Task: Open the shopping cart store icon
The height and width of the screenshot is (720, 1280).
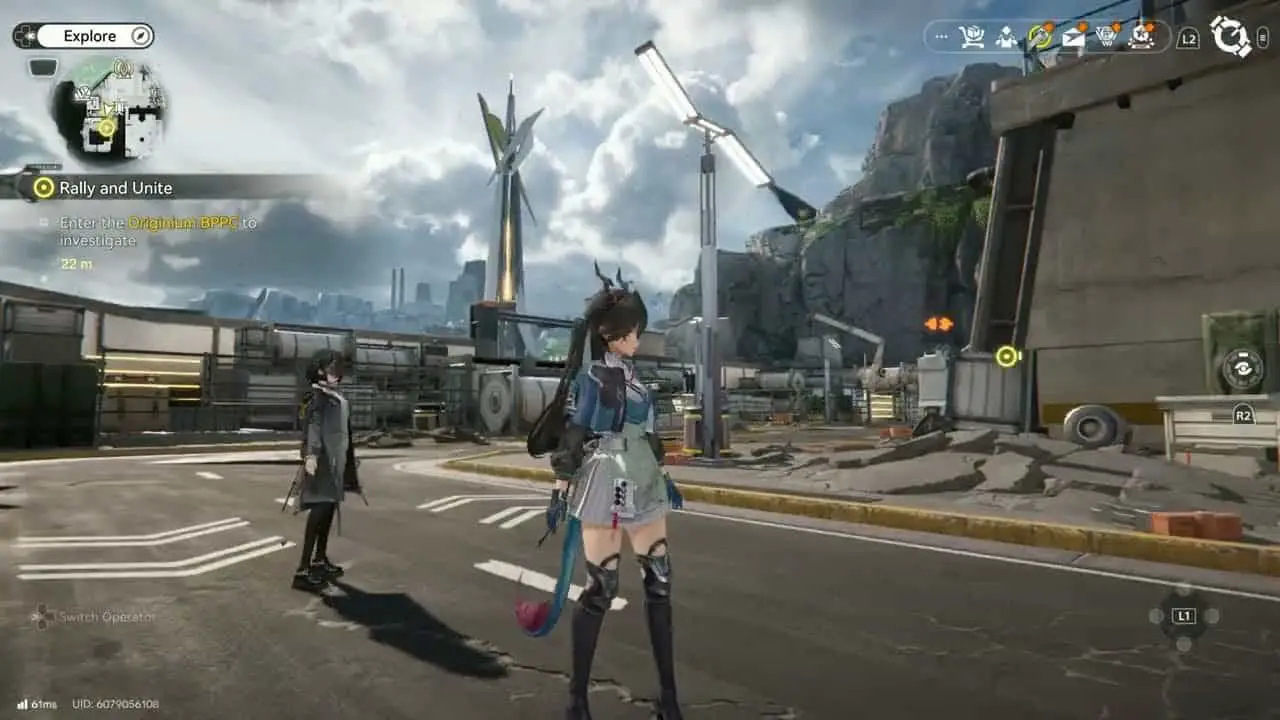Action: 971,37
